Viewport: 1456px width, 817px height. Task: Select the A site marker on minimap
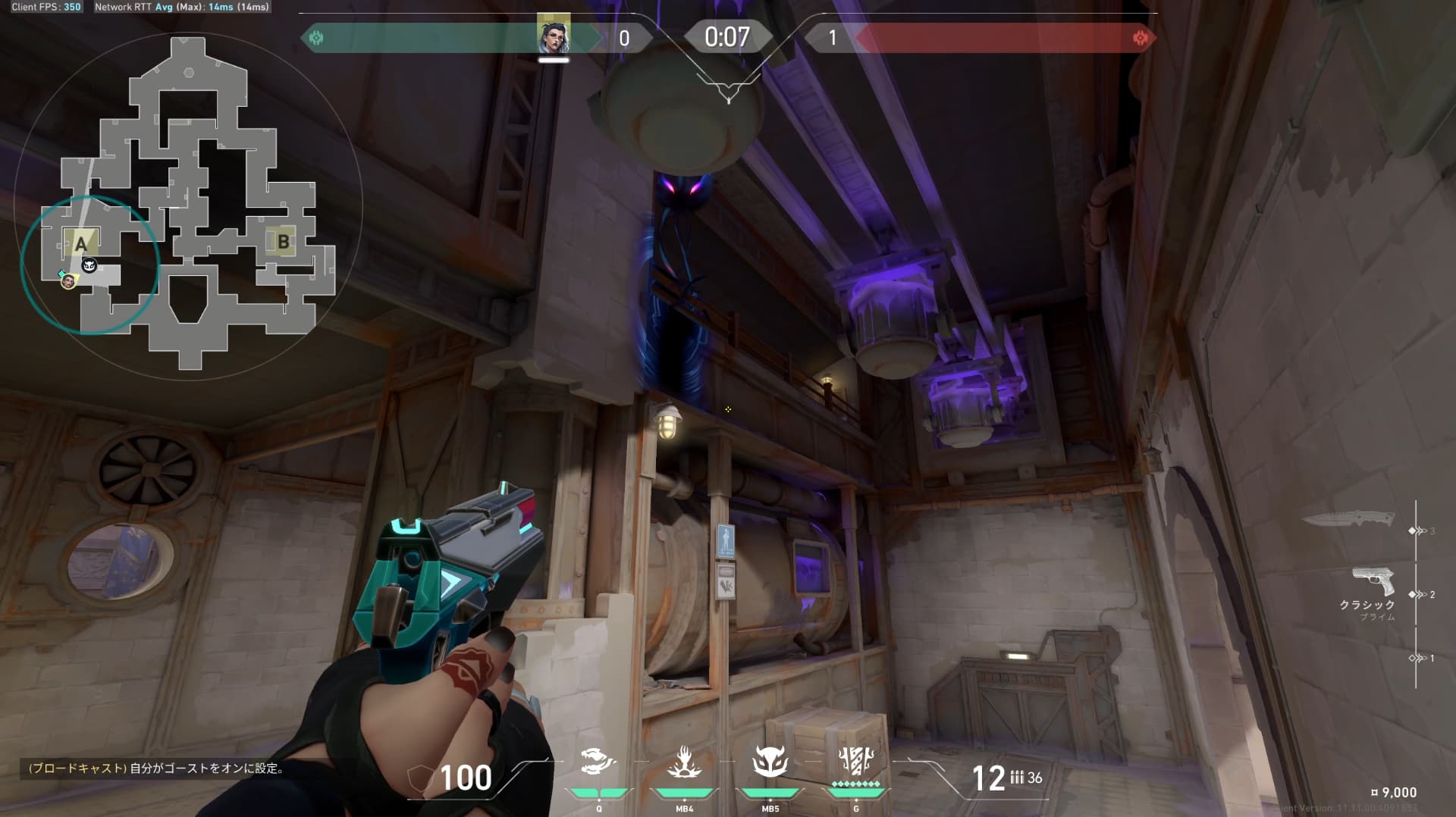[80, 243]
